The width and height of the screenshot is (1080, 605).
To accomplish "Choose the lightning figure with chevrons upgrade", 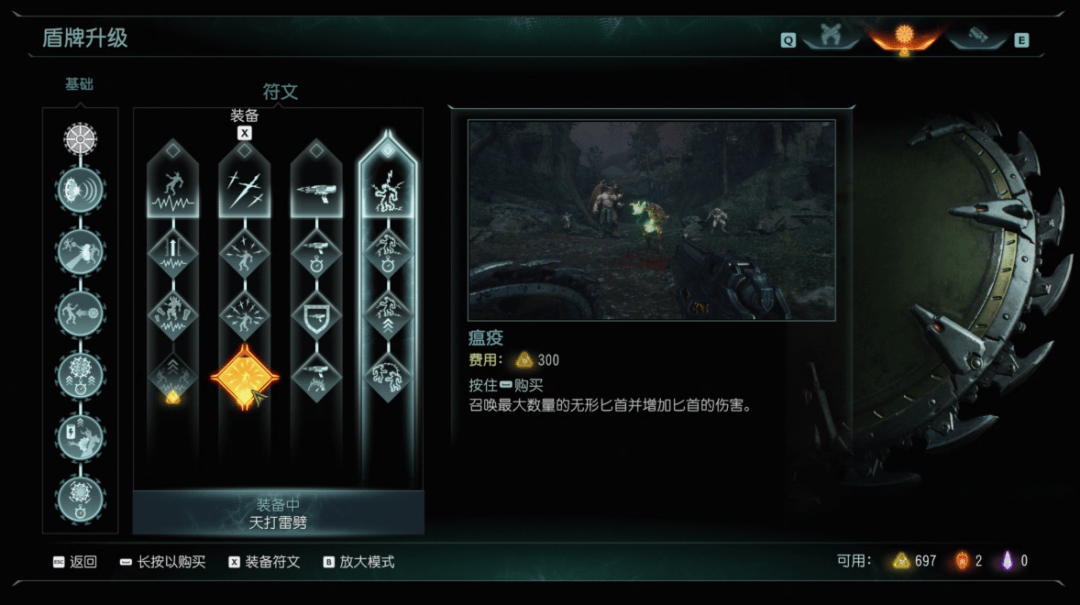I will point(387,315).
